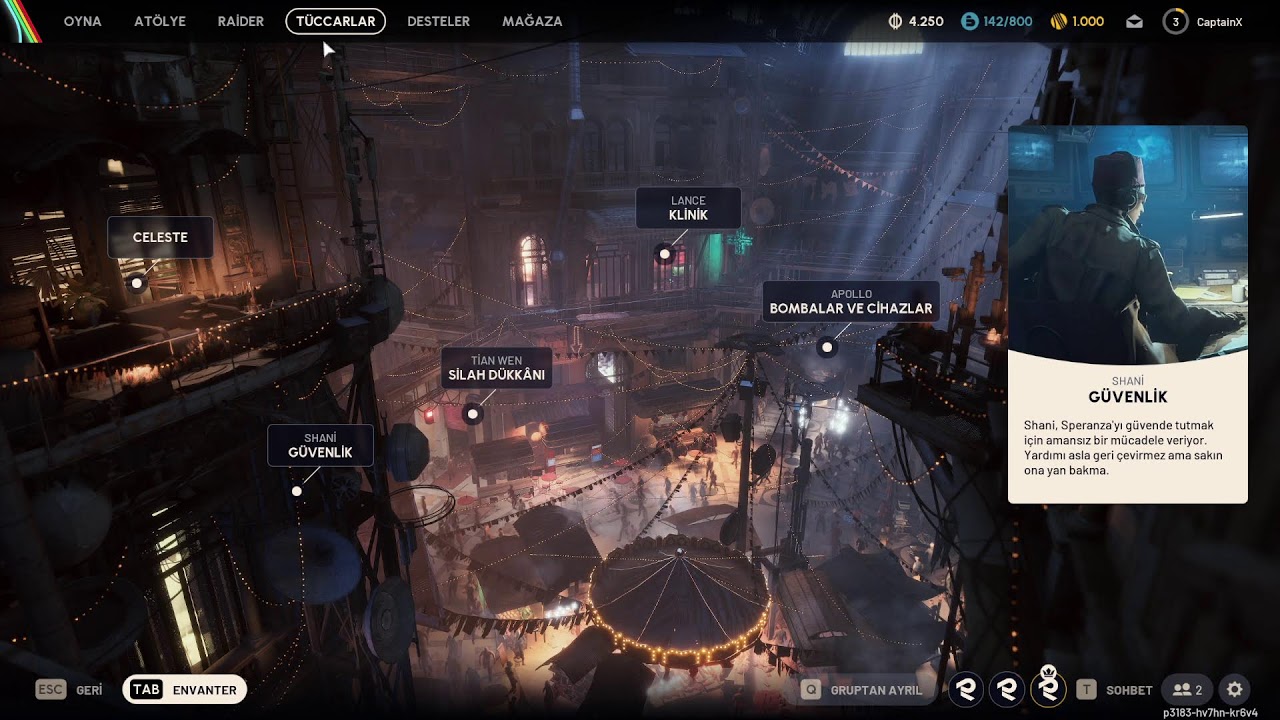Choose the Celeste trader marker
Viewport: 1280px width, 720px height.
coord(160,238)
